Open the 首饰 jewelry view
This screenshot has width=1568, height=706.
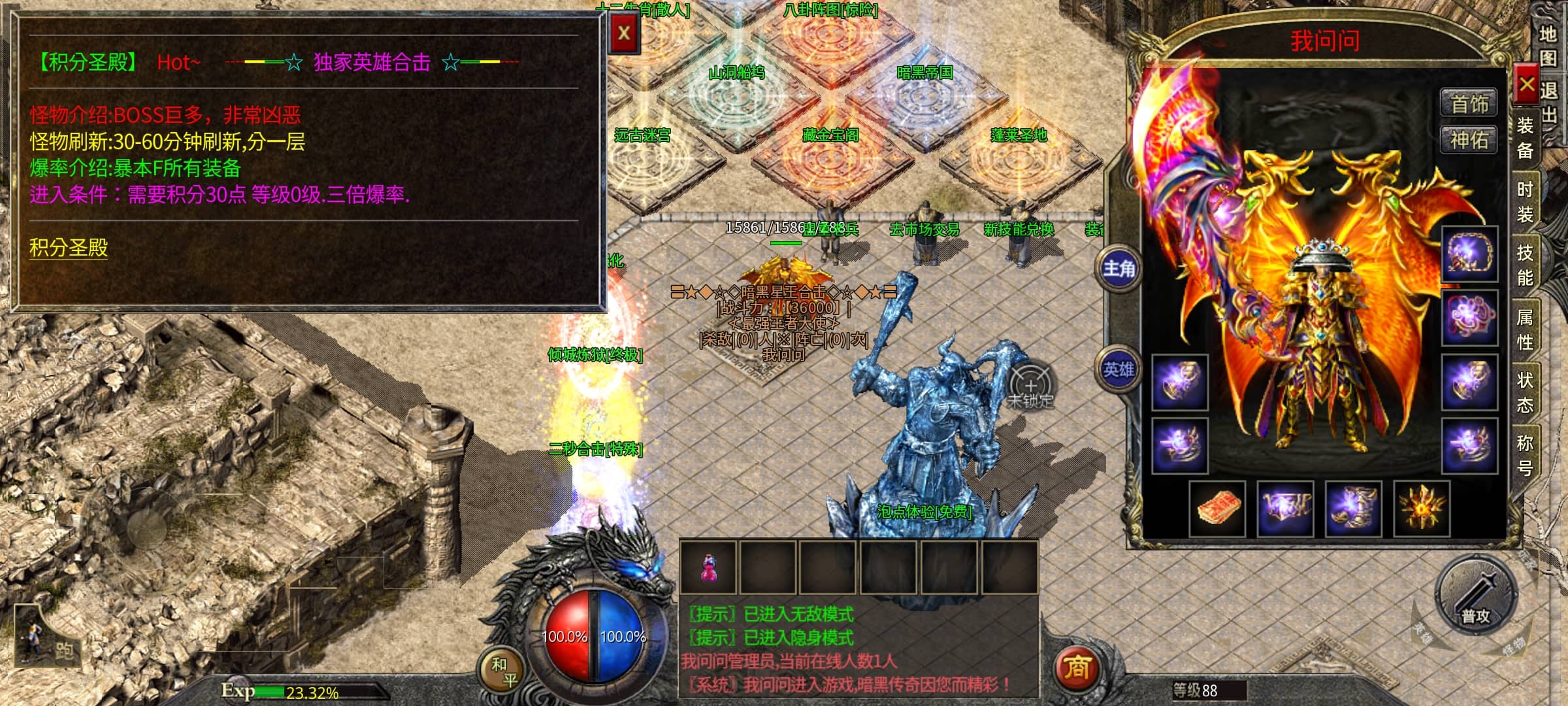tap(1469, 104)
